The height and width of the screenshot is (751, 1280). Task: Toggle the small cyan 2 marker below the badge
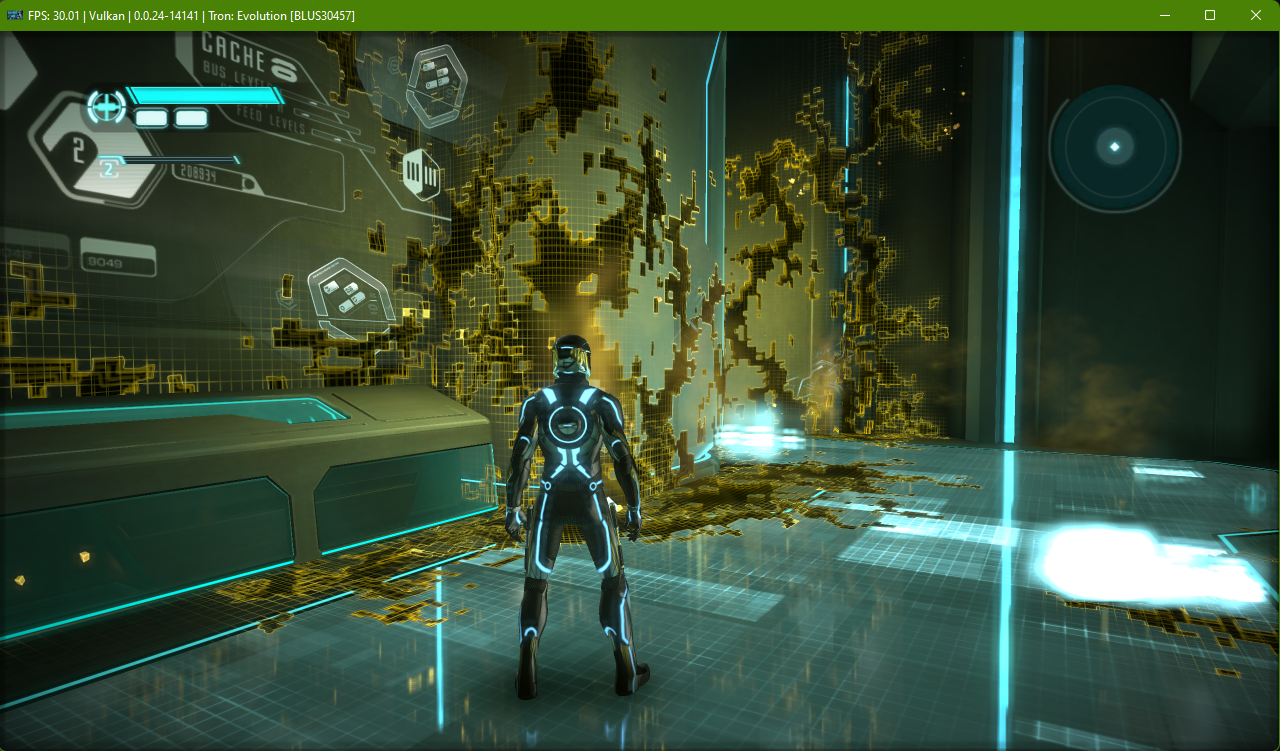pos(108,168)
